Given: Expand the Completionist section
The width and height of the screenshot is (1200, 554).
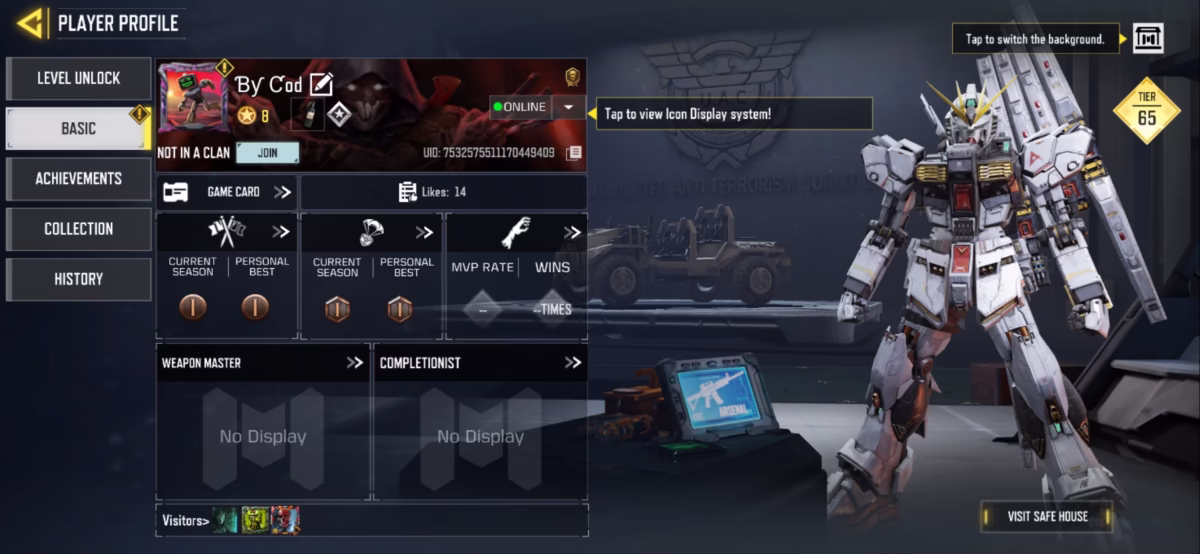Looking at the screenshot, I should (x=572, y=363).
